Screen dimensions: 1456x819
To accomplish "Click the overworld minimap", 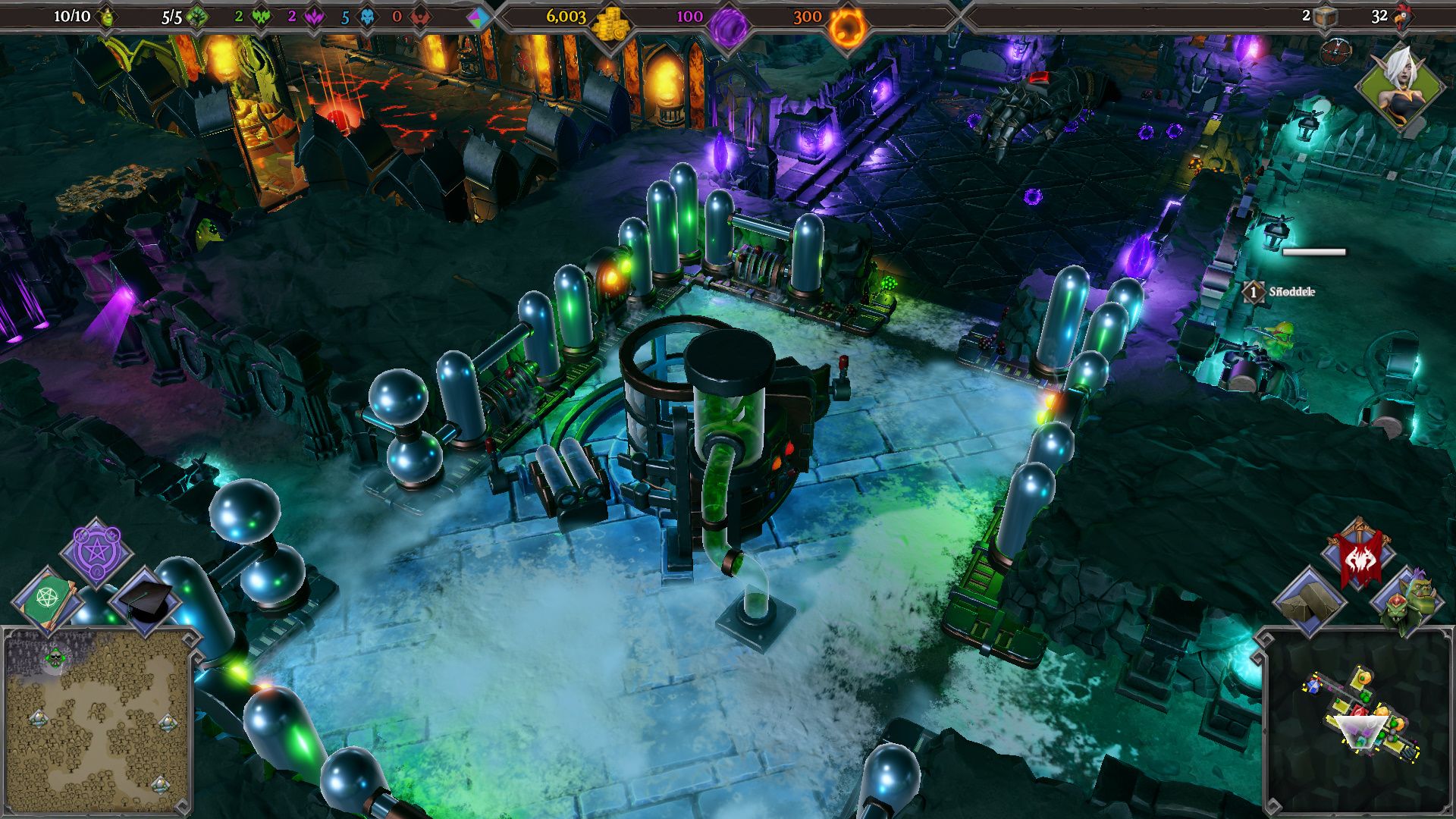I will tap(96, 720).
